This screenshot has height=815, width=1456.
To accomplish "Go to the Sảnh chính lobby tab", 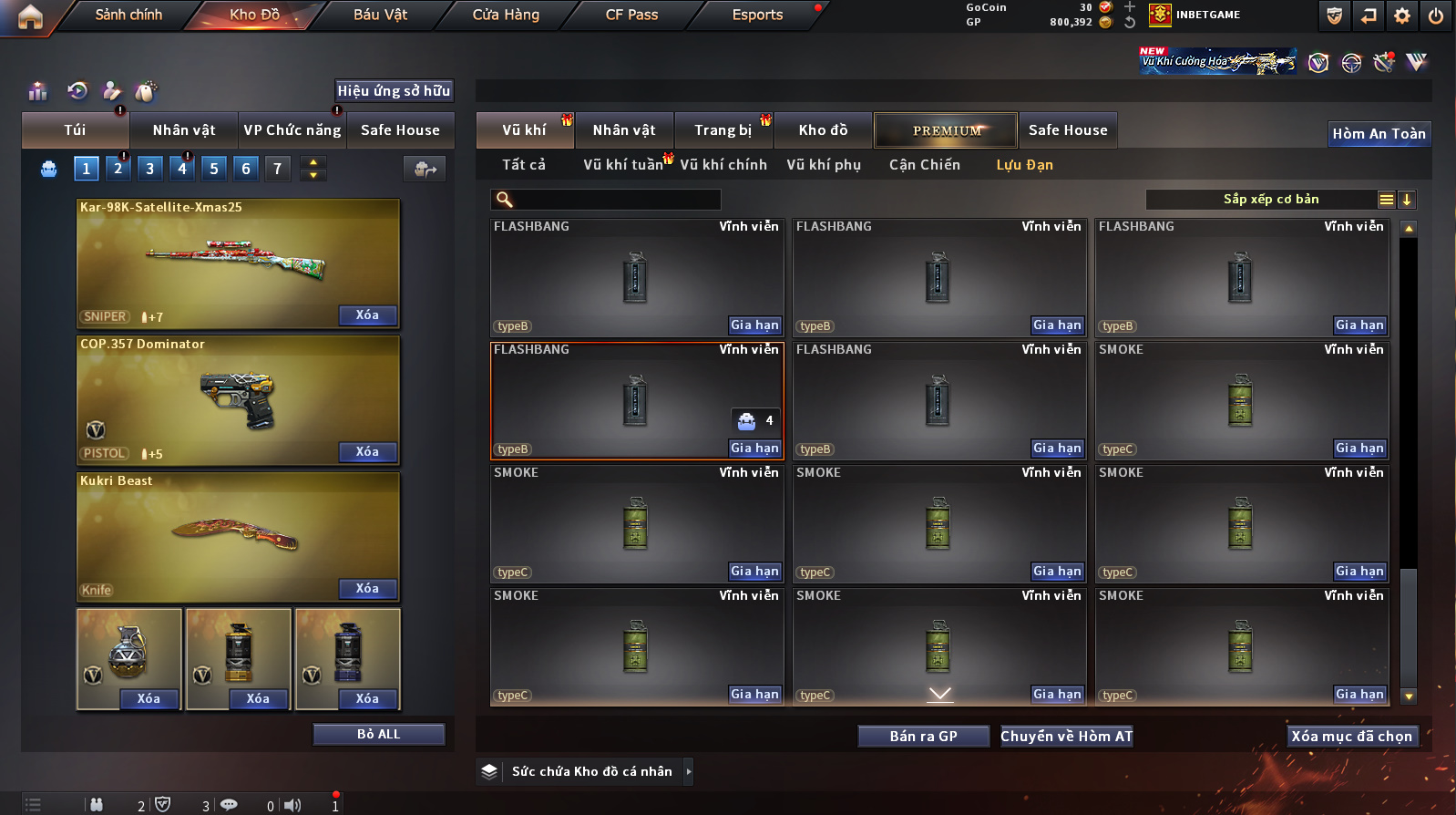I will (128, 15).
